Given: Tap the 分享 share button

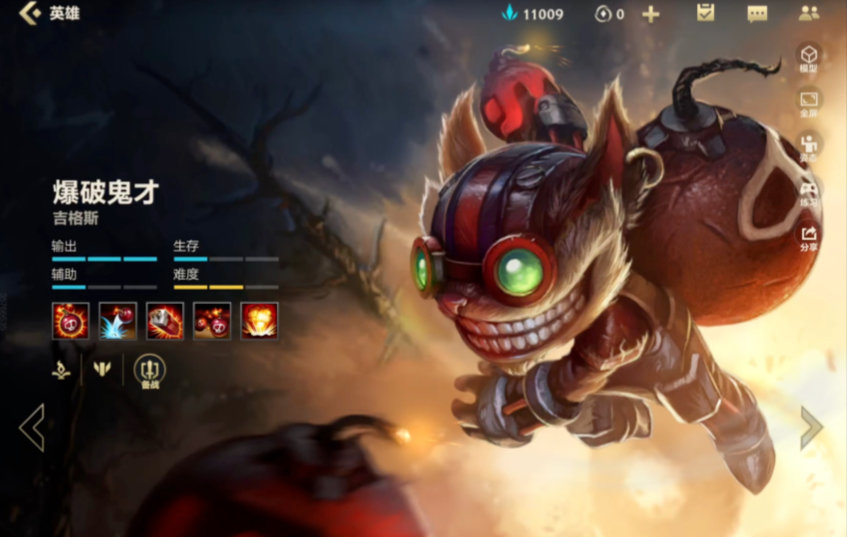Looking at the screenshot, I should pyautogui.click(x=808, y=237).
